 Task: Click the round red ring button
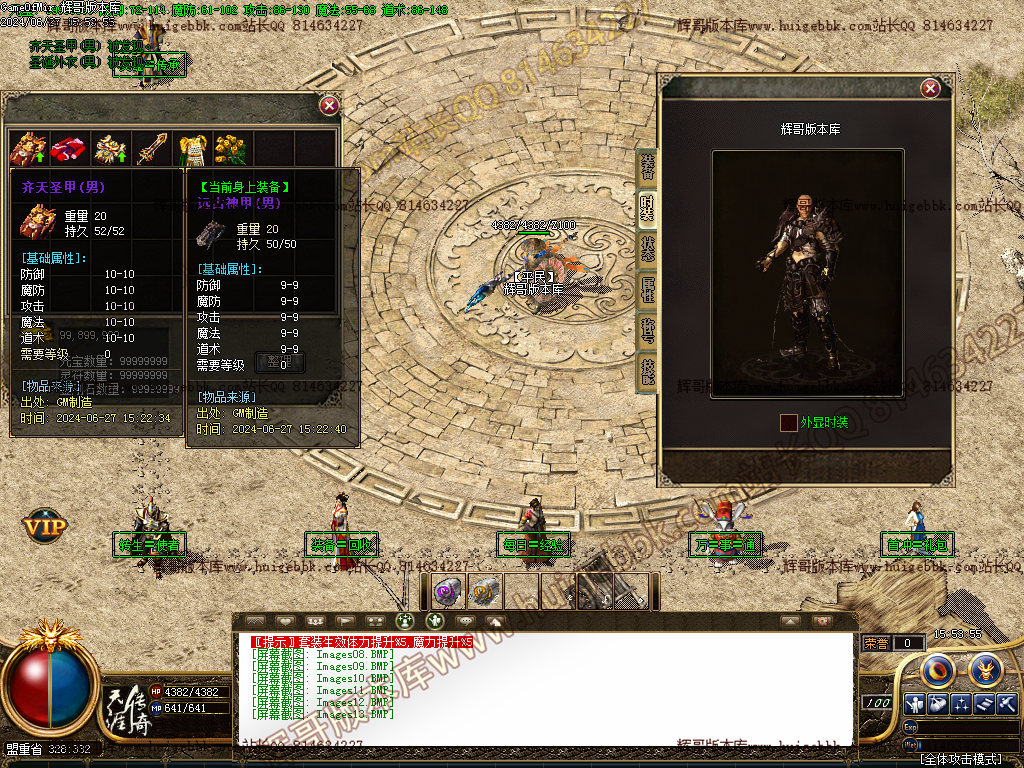coord(938,668)
